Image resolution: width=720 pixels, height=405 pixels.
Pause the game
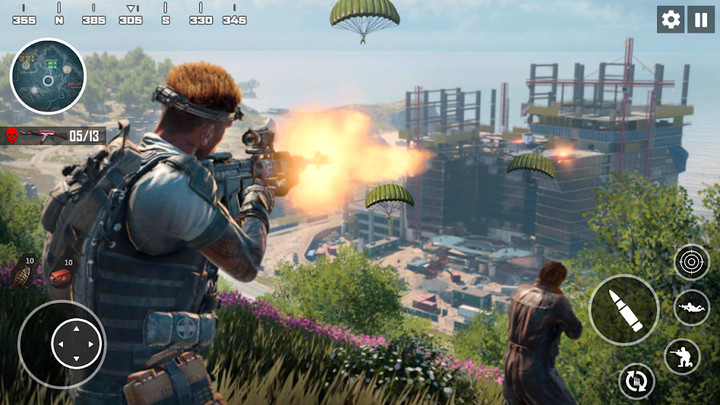click(x=701, y=19)
